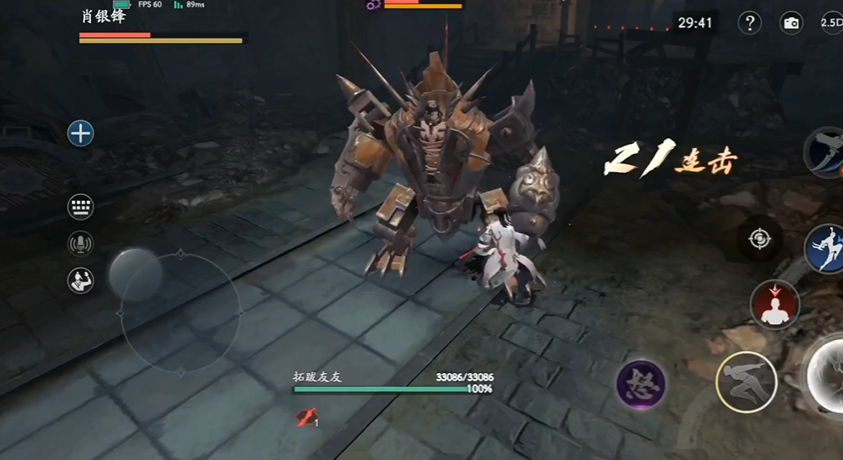Open the question mark help button
The width and height of the screenshot is (843, 460).
tap(749, 23)
